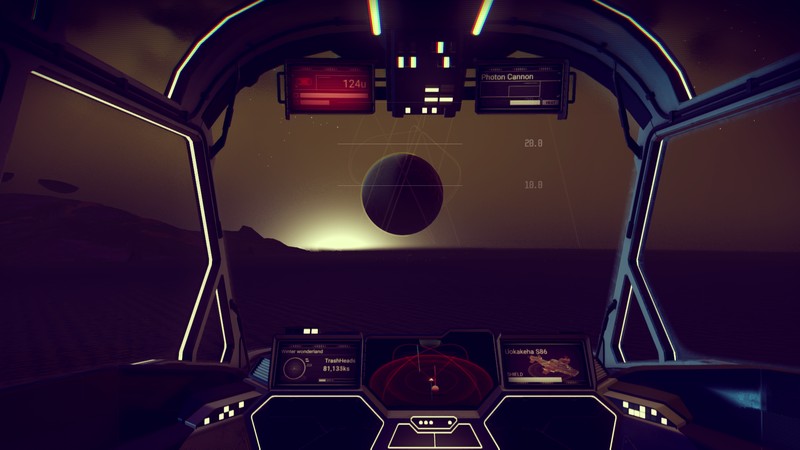Click the red radar scanner display

(432, 376)
